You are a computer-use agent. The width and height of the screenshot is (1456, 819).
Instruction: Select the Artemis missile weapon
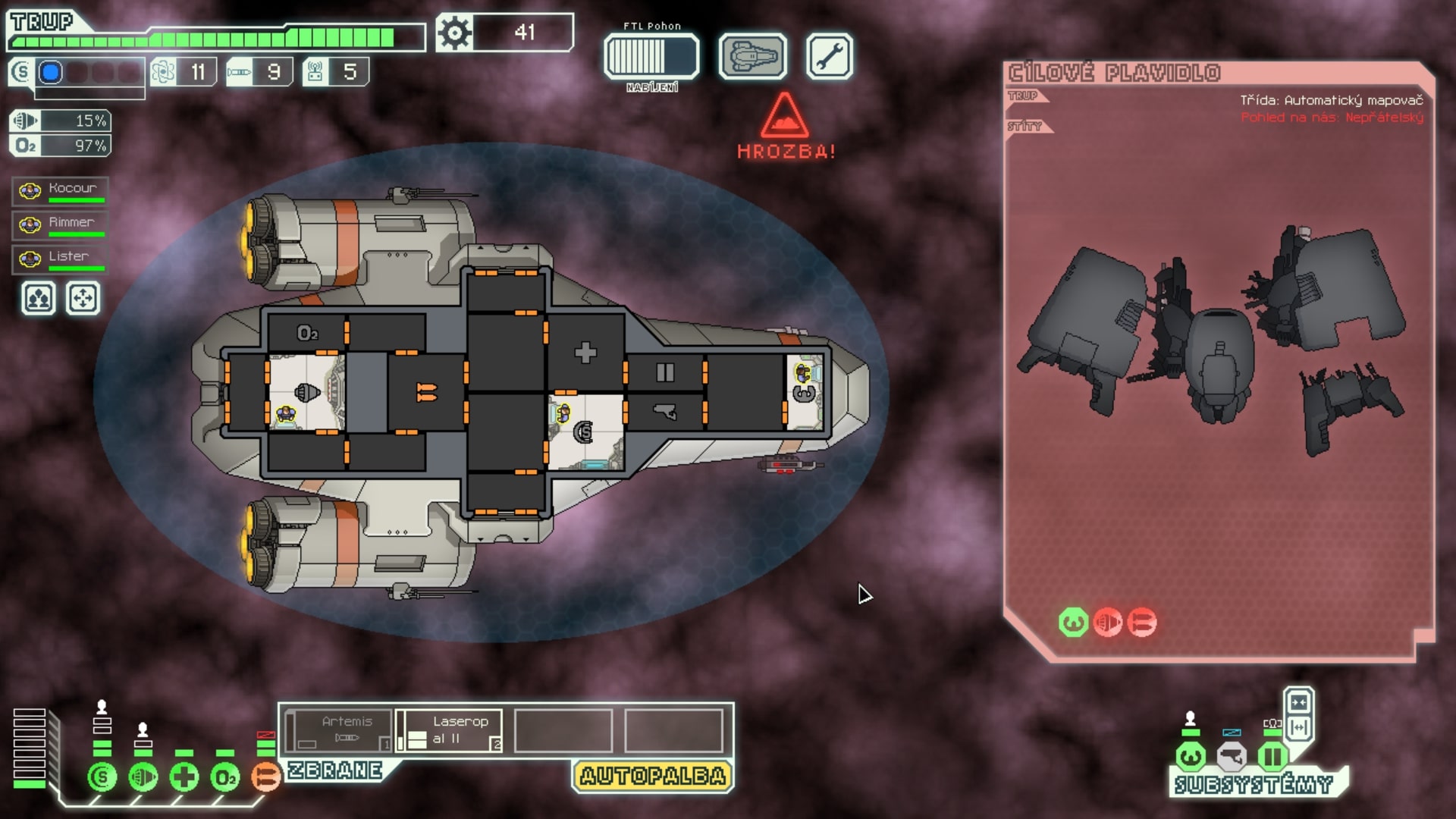pos(340,730)
